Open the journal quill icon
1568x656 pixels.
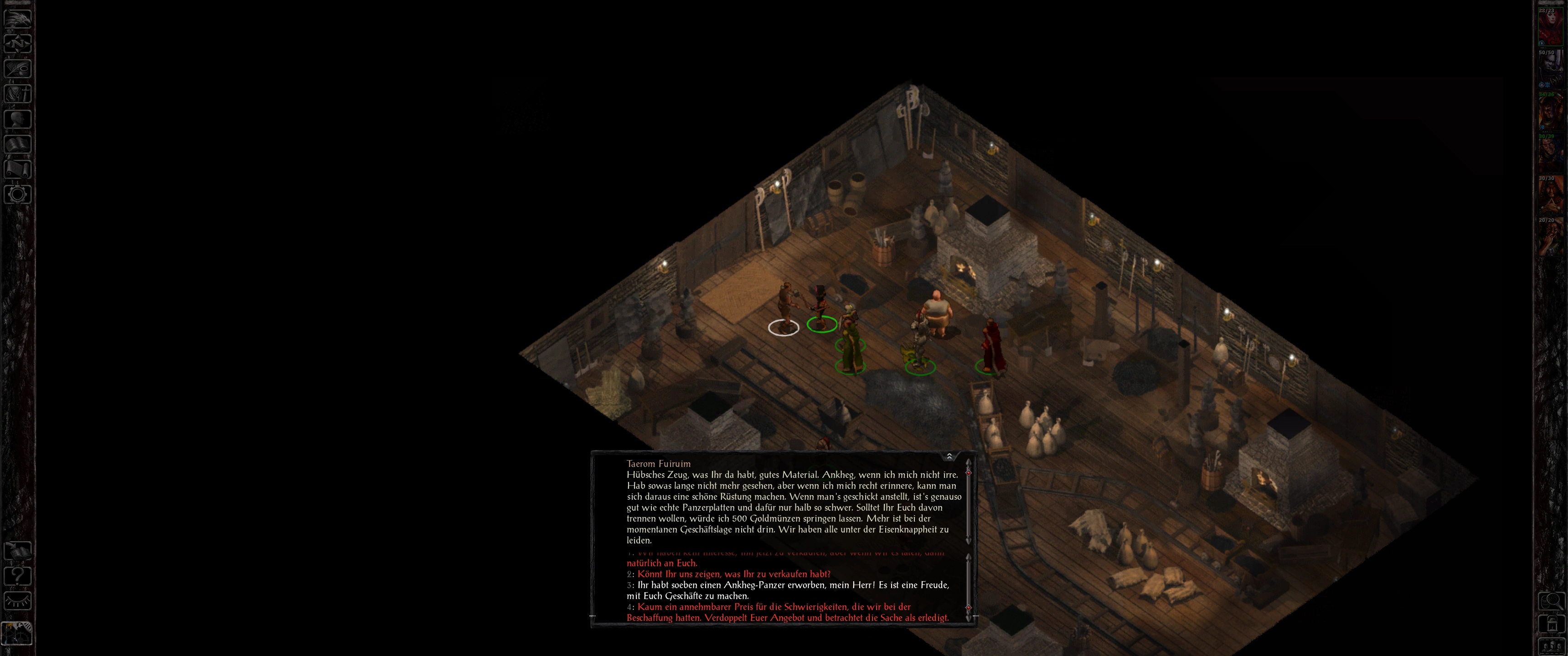coord(17,68)
